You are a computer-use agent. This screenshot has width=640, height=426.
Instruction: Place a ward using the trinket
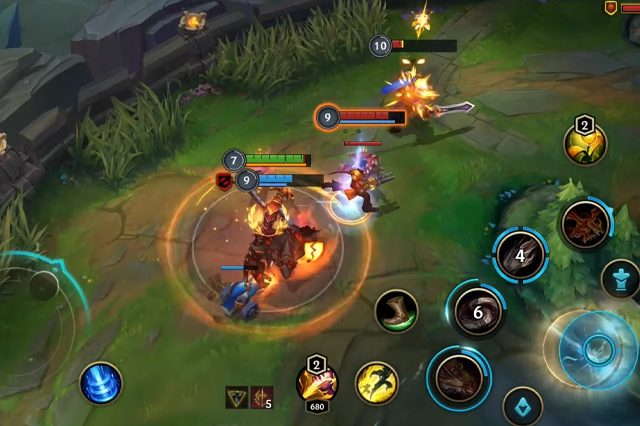[x=585, y=144]
